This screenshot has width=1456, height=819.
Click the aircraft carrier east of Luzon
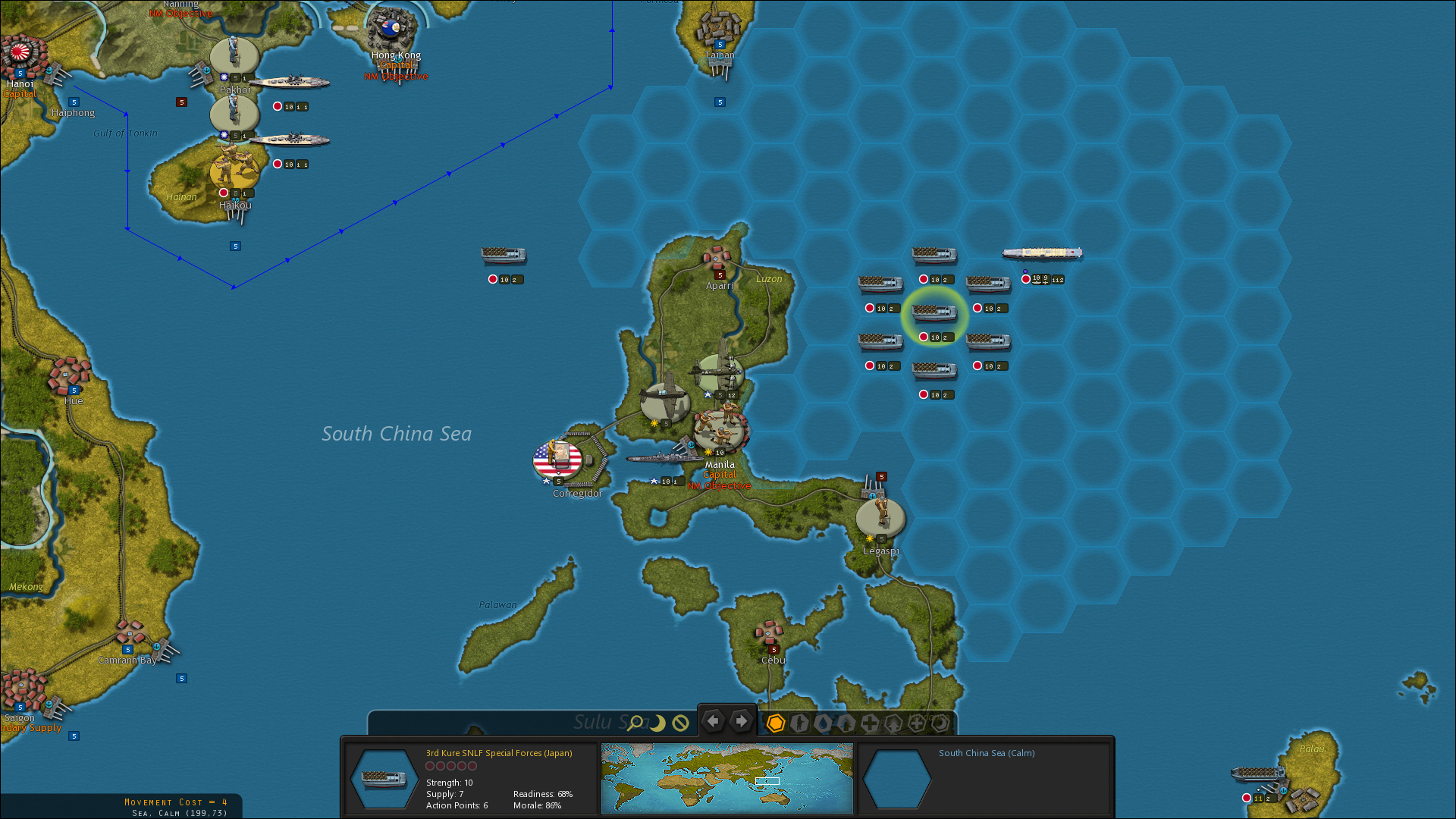click(1042, 253)
